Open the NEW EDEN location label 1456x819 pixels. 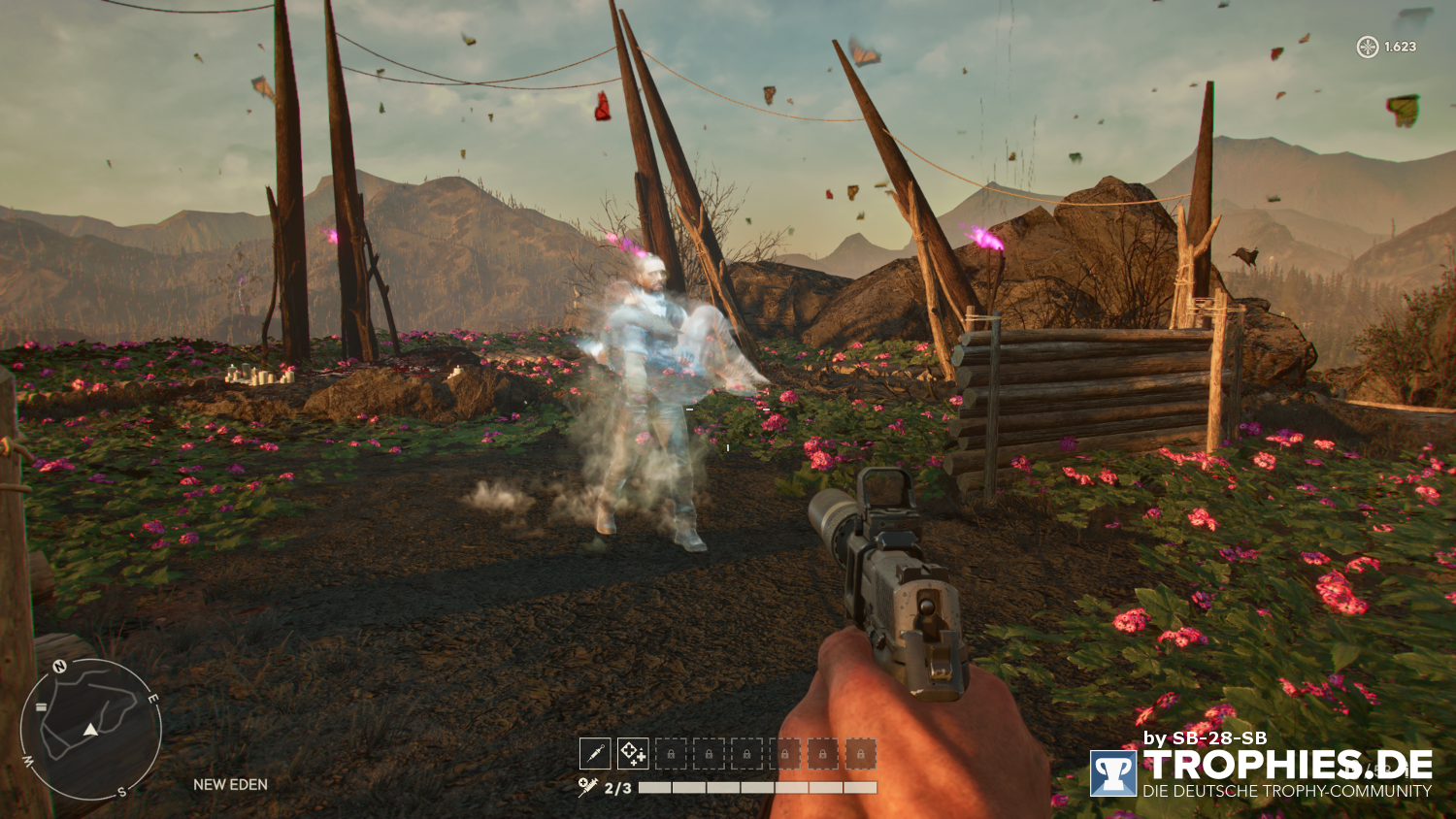coord(230,784)
